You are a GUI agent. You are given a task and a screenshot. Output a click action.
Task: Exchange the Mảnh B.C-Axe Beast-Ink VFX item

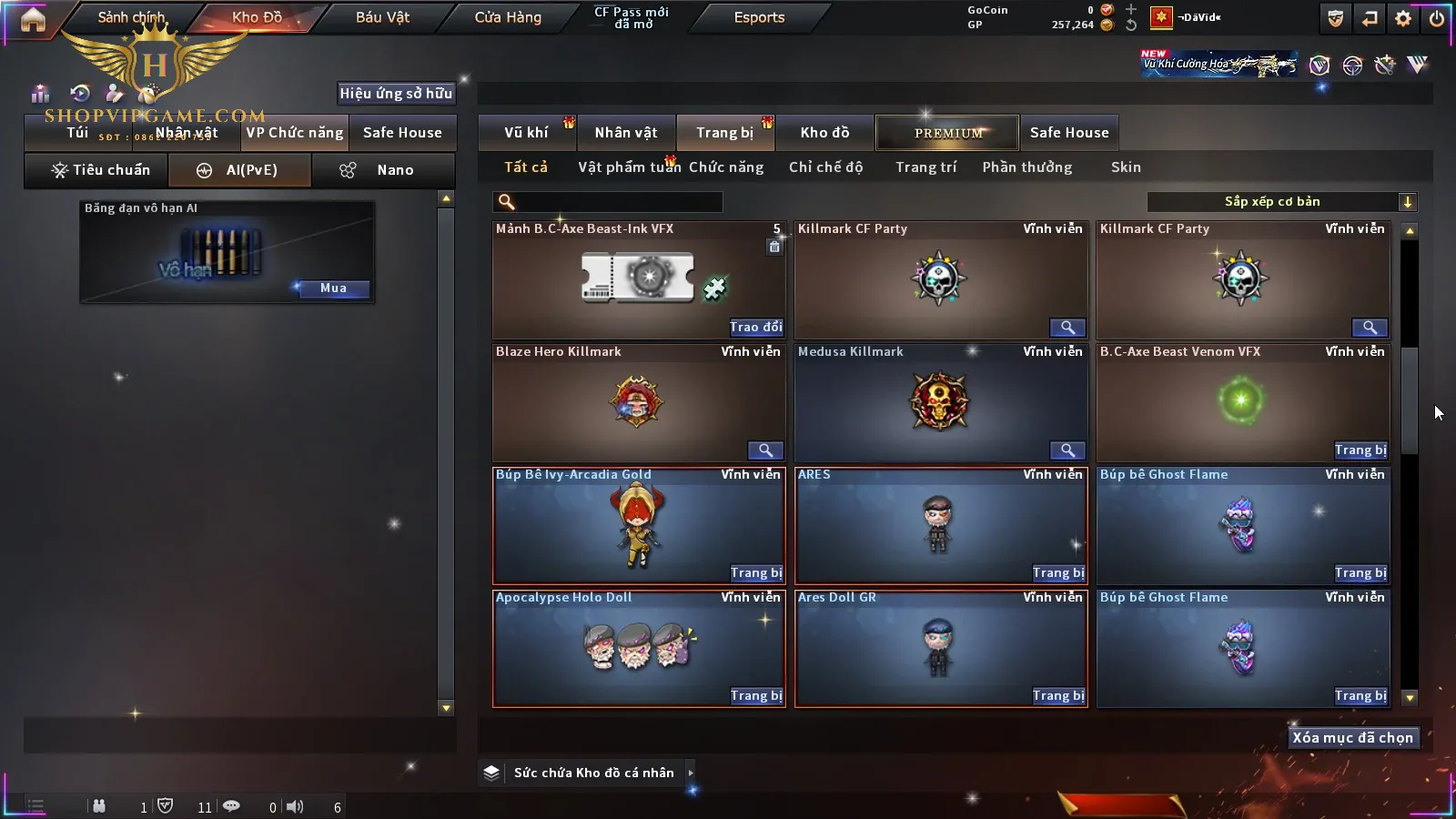[x=755, y=328]
